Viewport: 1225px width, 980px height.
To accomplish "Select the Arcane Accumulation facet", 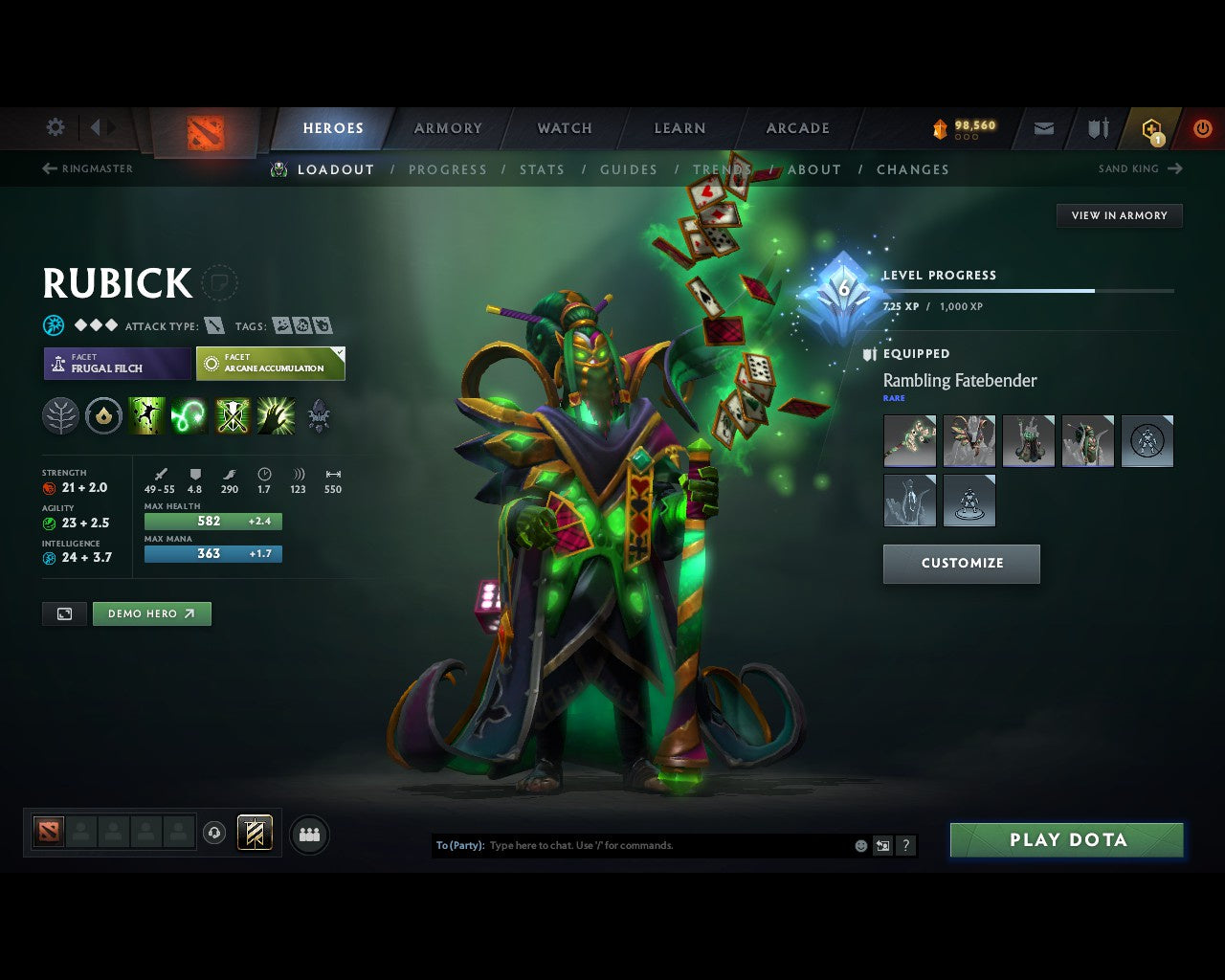I will tap(271, 364).
